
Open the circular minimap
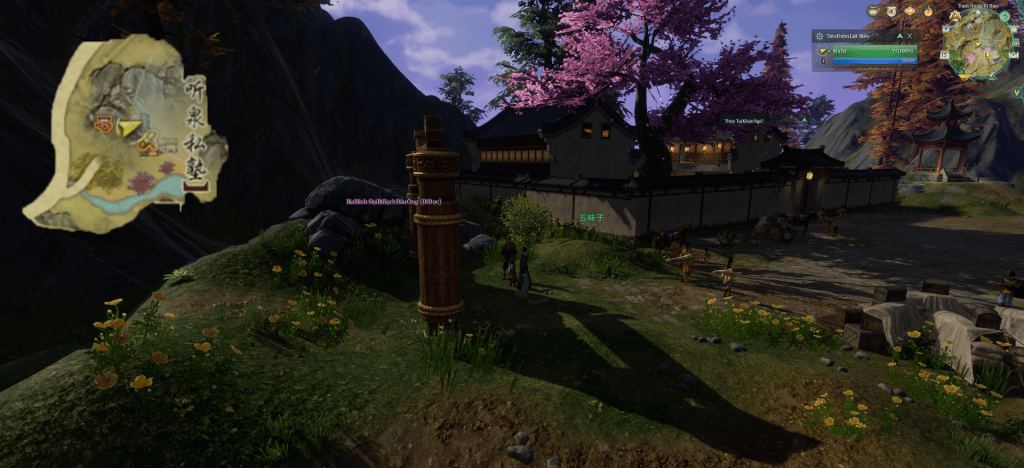977,45
